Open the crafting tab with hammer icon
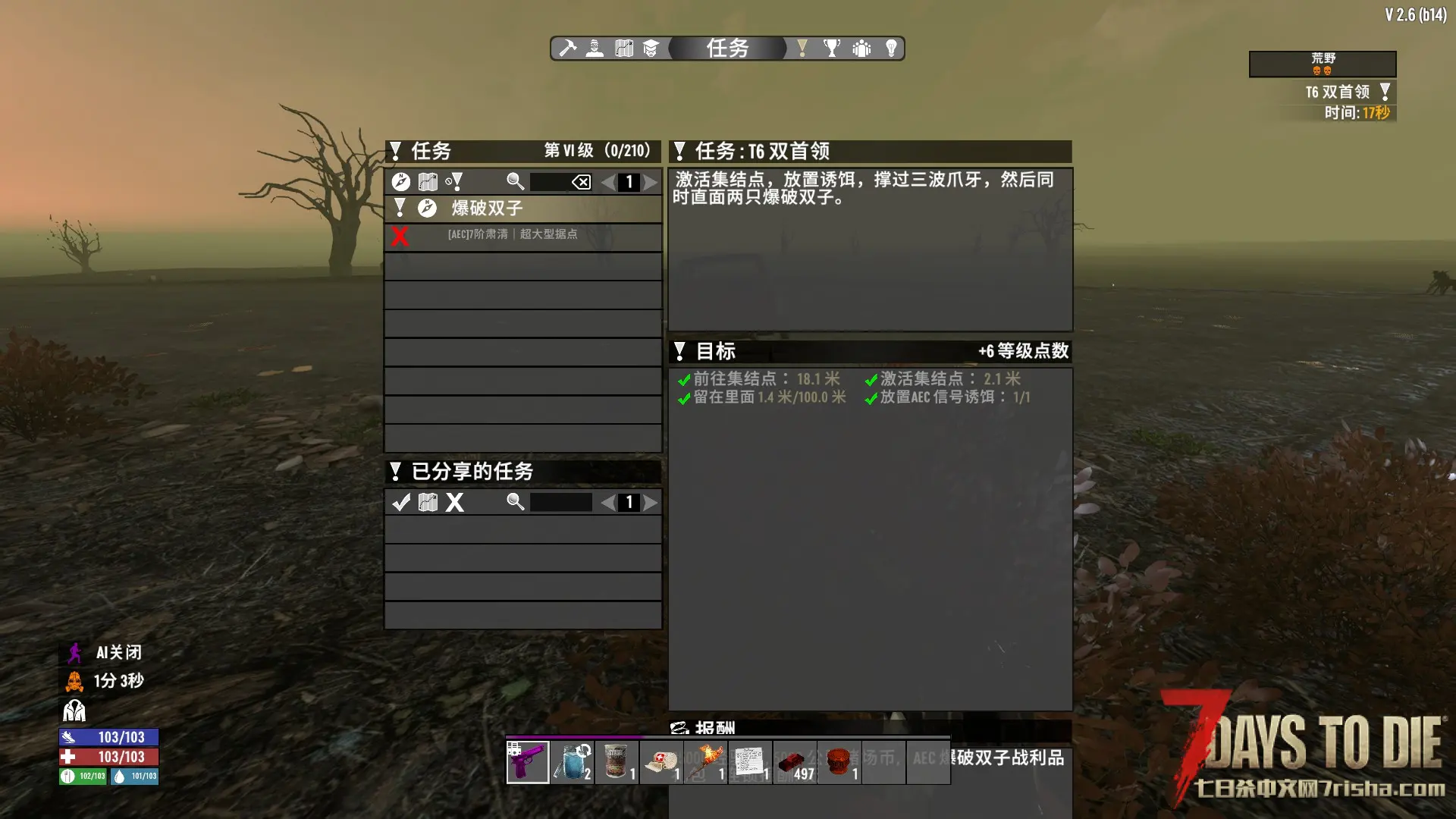Viewport: 1456px width, 819px height. coord(568,49)
